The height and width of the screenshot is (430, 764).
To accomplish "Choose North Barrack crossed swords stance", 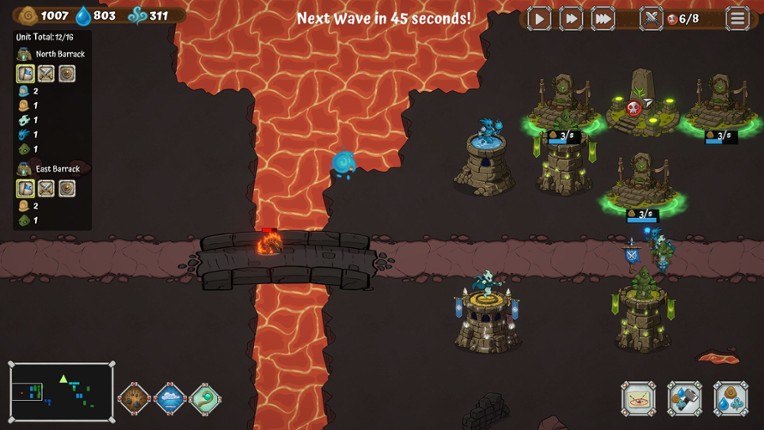I will tap(46, 73).
